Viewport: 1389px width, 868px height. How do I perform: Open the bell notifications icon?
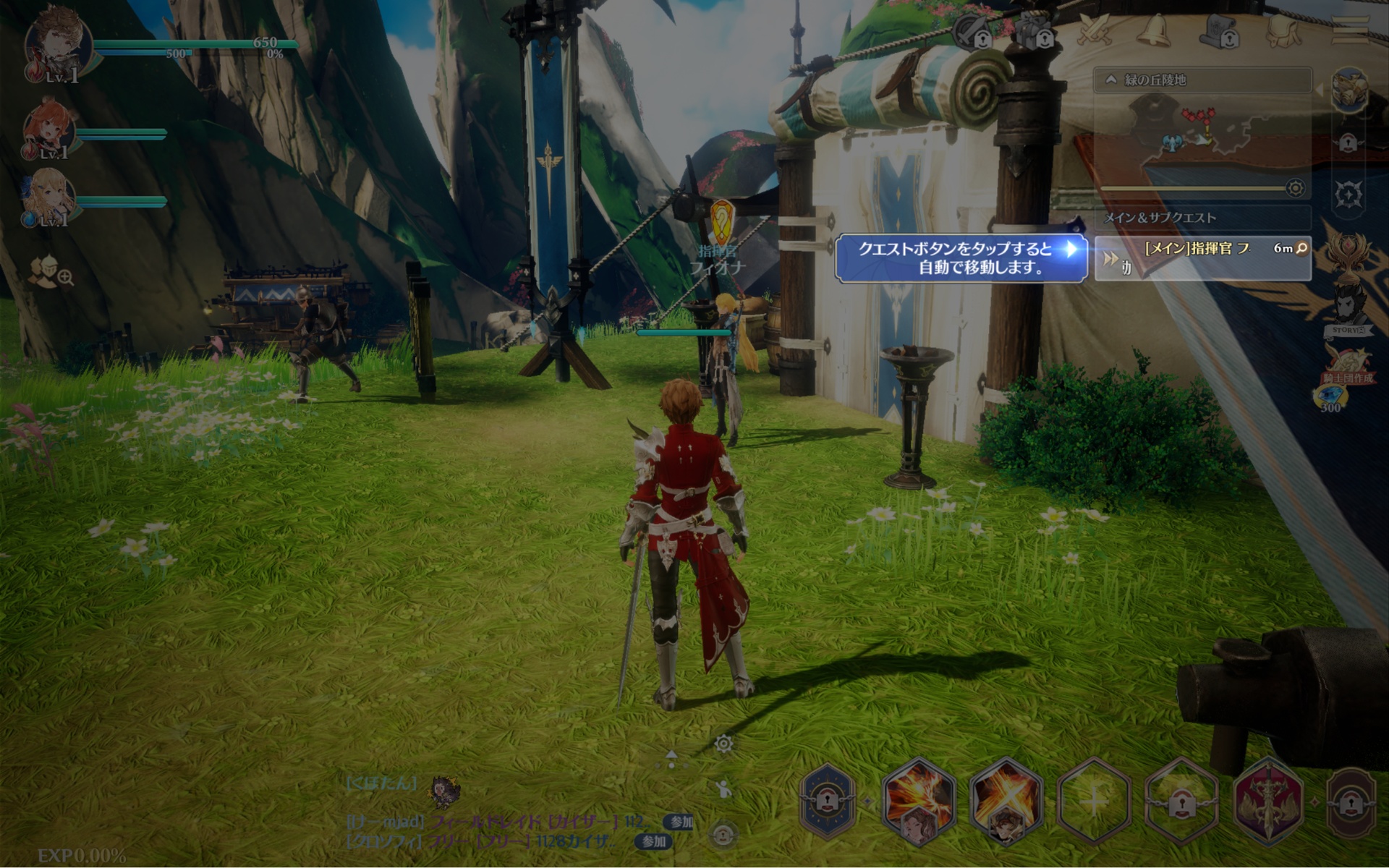pyautogui.click(x=1155, y=30)
